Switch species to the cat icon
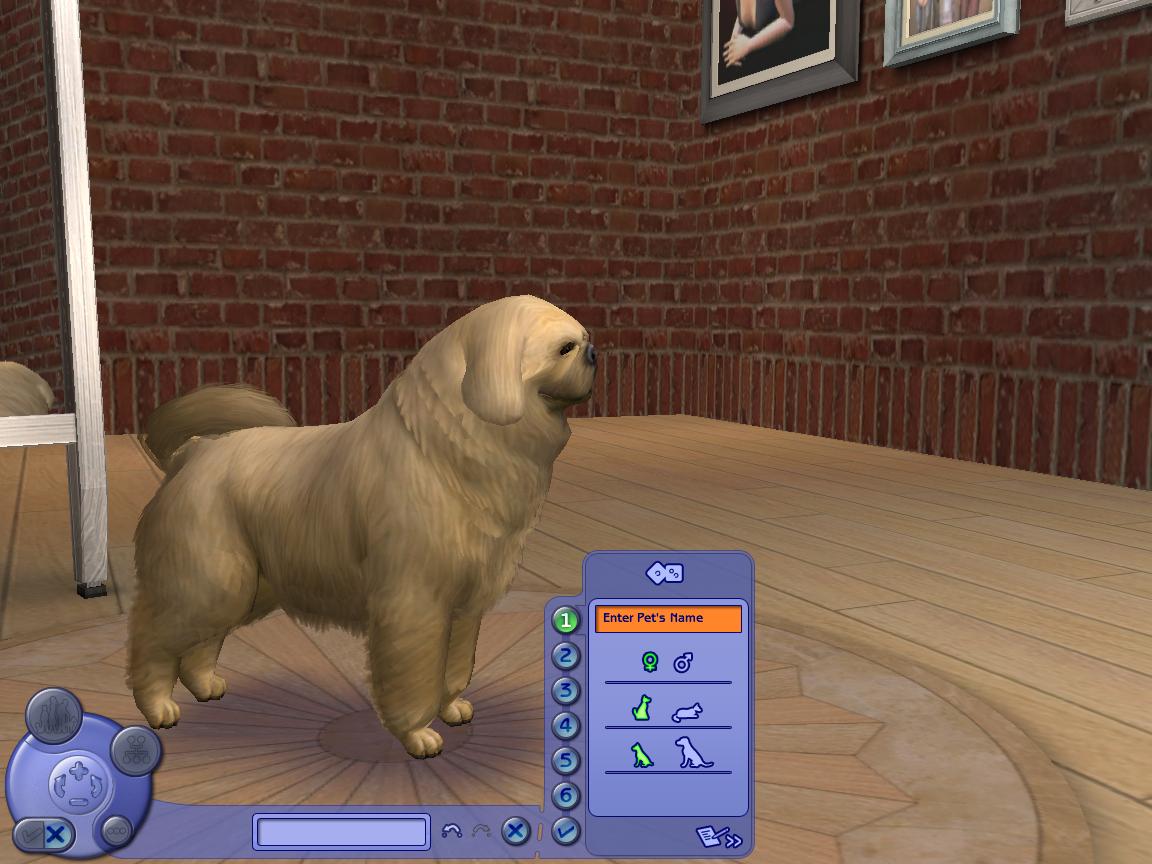The image size is (1152, 864). [x=687, y=712]
